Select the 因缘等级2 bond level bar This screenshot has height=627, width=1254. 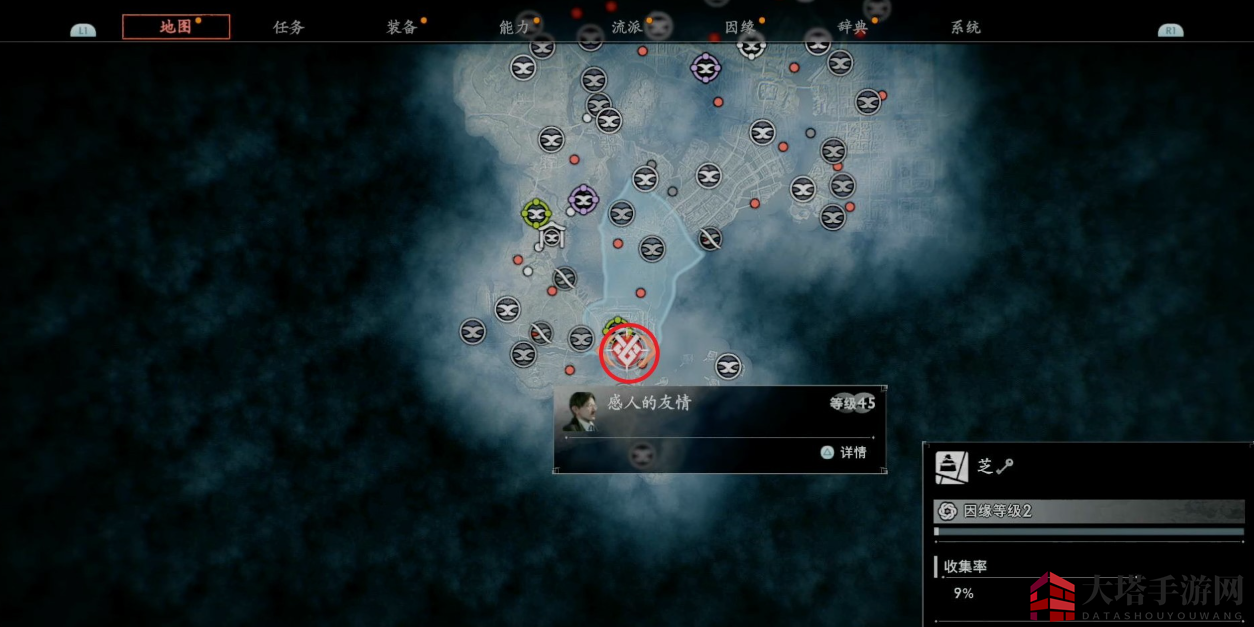pos(1090,511)
